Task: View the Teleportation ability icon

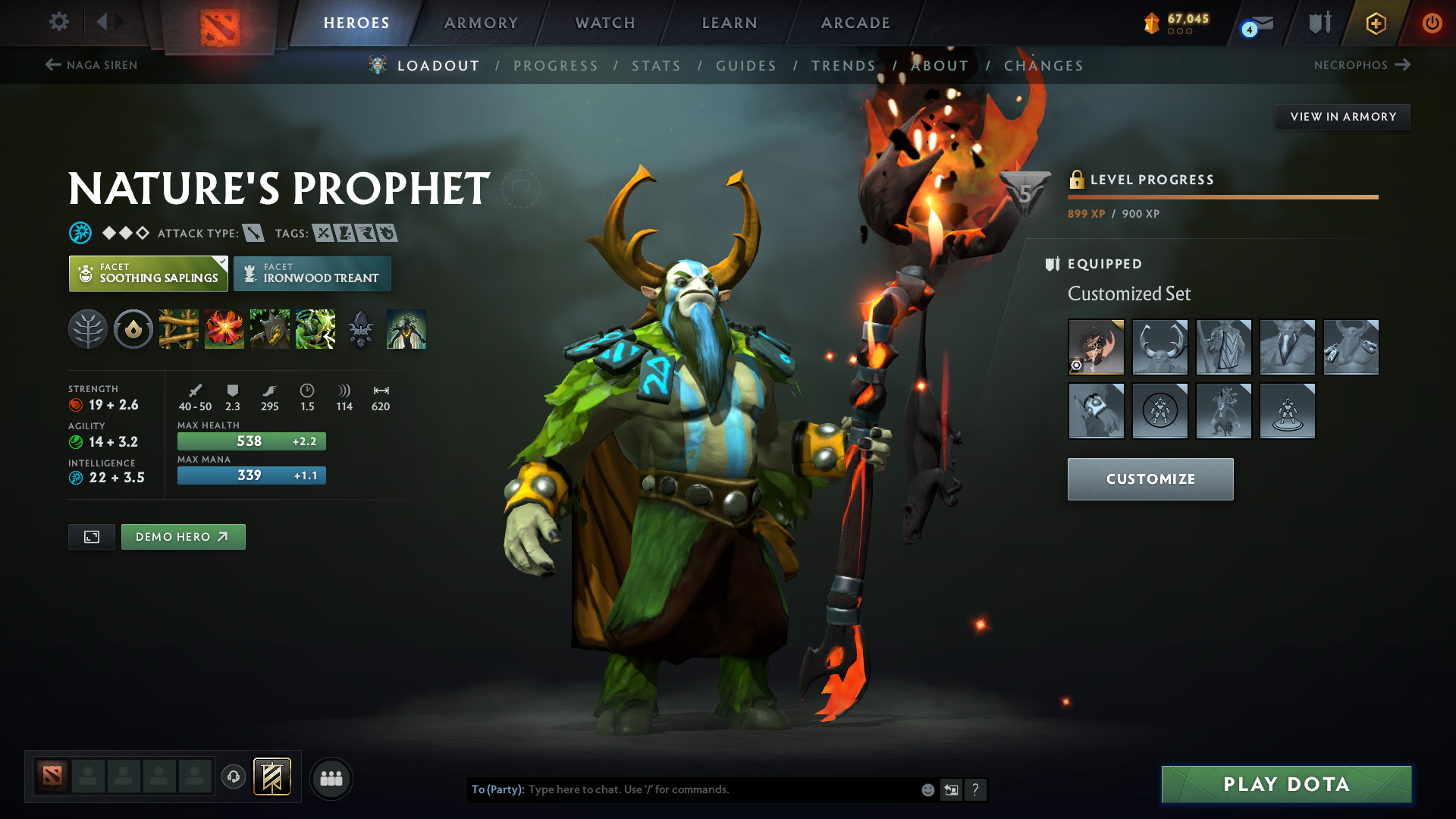Action: pos(224,329)
